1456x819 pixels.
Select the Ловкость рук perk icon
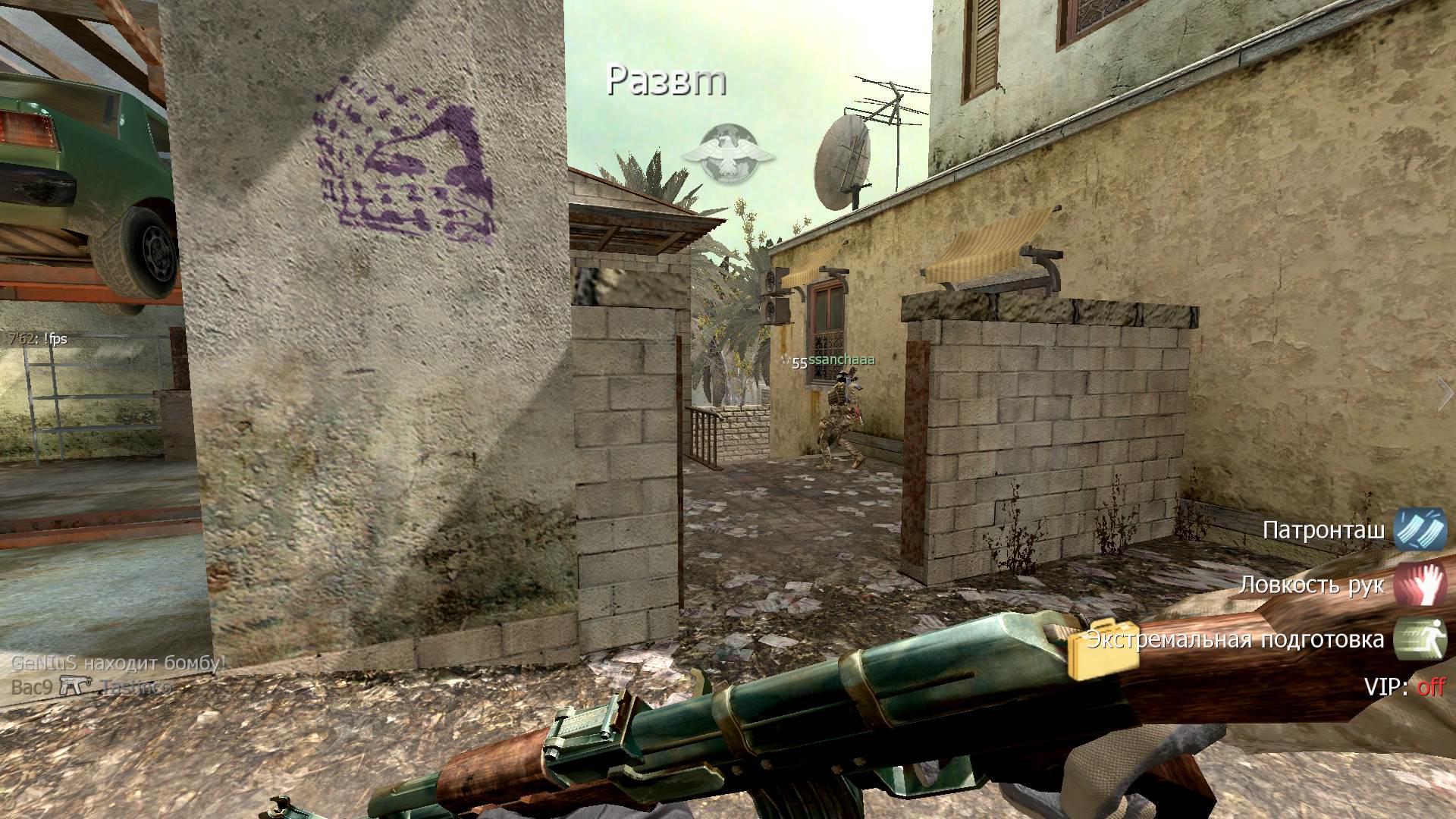click(1420, 584)
